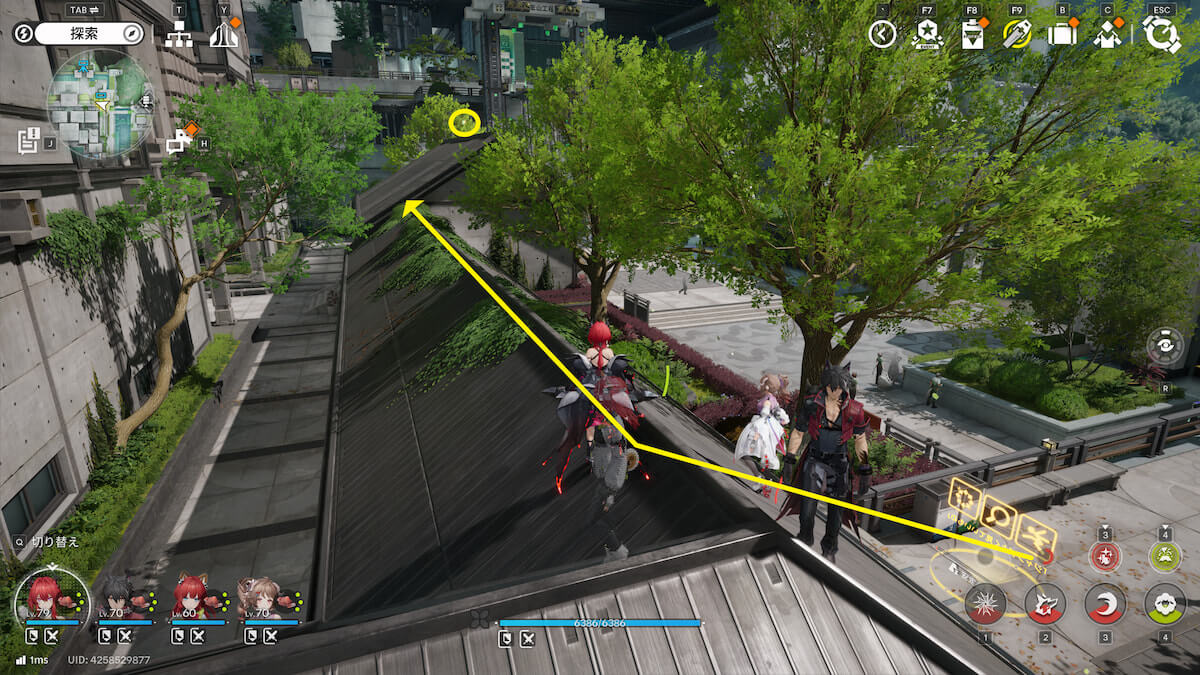
Task: Open the tower building icon with orange marker
Action: coord(225,35)
